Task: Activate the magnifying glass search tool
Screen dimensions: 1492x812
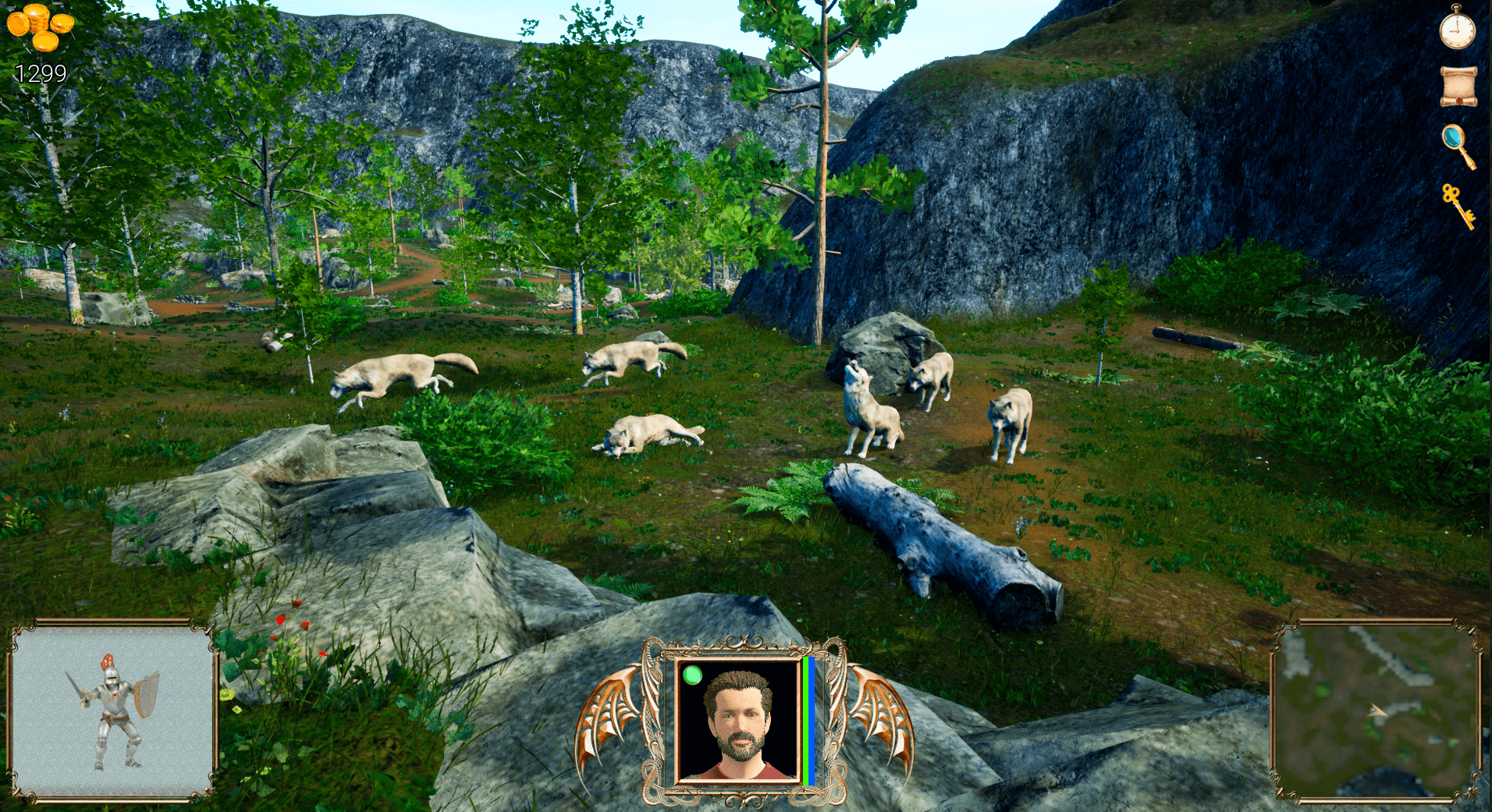Action: coord(1458,145)
